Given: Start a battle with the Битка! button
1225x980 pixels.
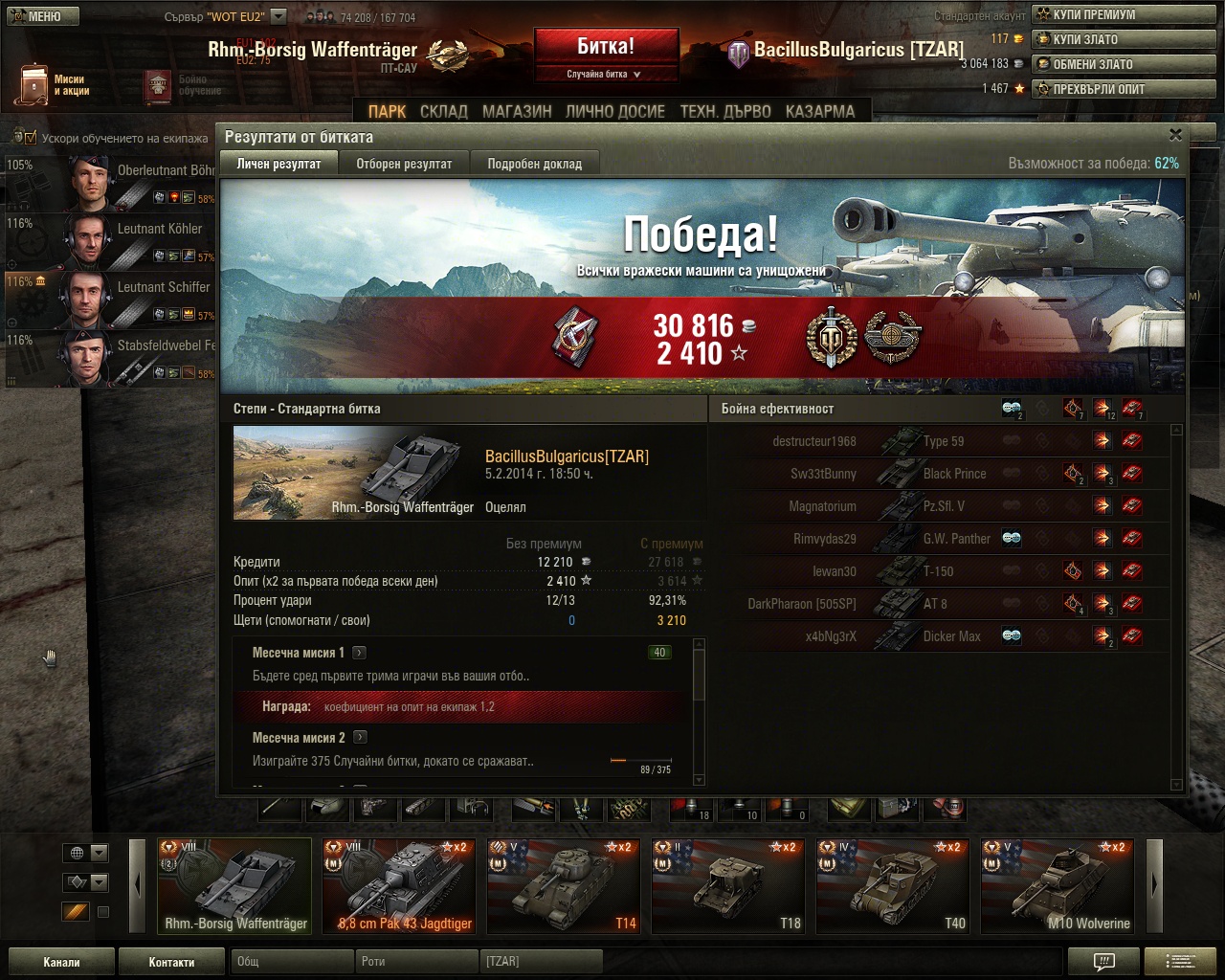Looking at the screenshot, I should [606, 46].
